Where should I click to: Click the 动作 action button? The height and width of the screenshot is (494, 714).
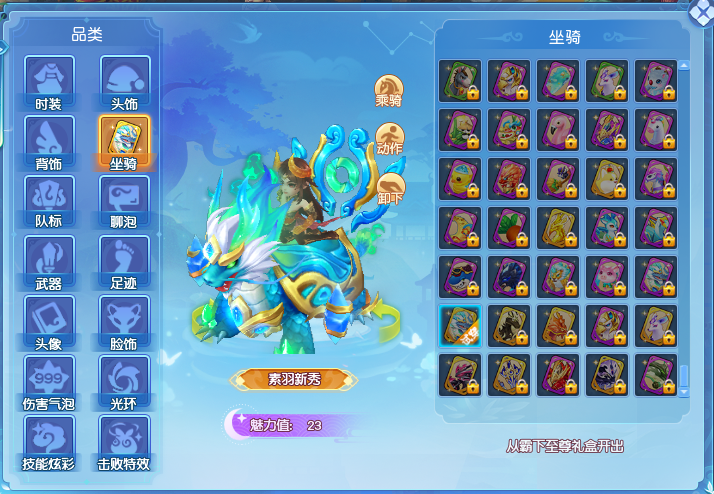[389, 140]
